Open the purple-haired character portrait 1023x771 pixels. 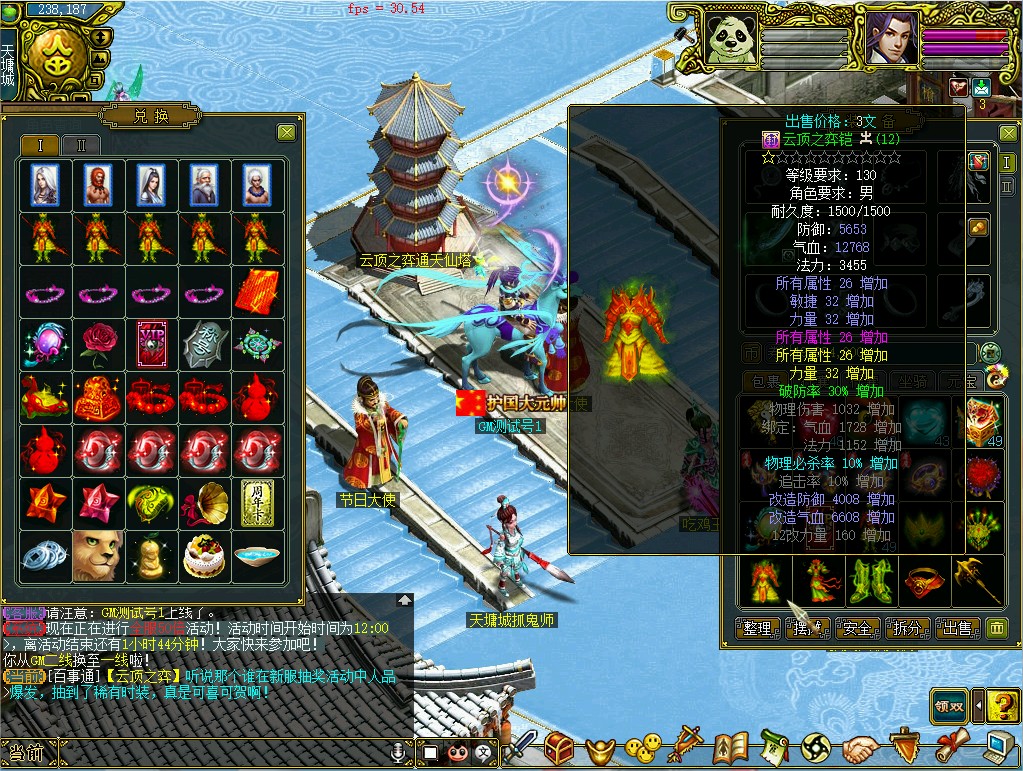click(x=891, y=38)
